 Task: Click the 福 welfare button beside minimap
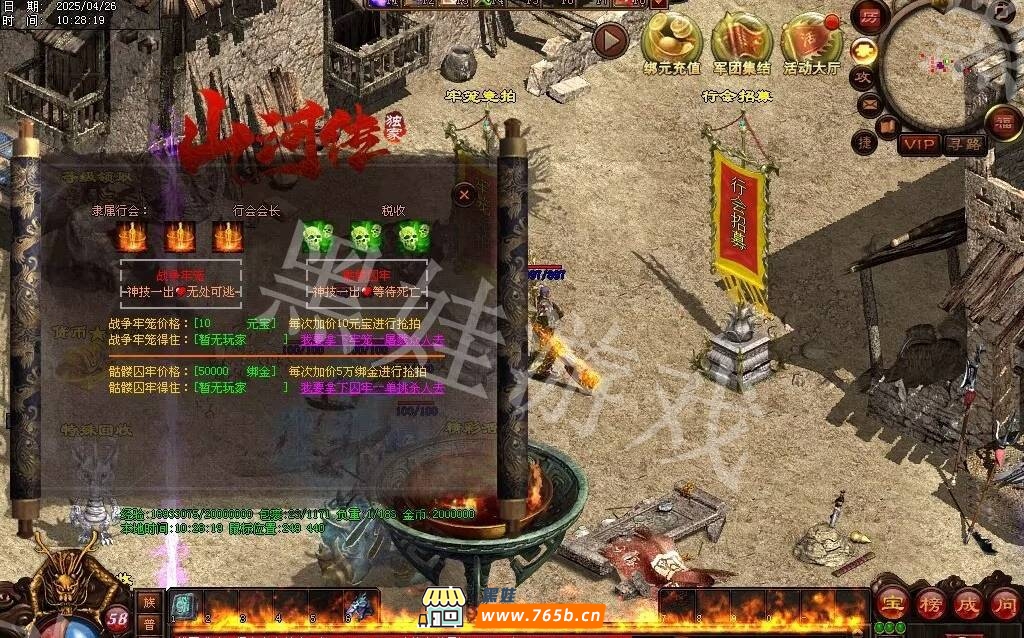(x=1002, y=122)
